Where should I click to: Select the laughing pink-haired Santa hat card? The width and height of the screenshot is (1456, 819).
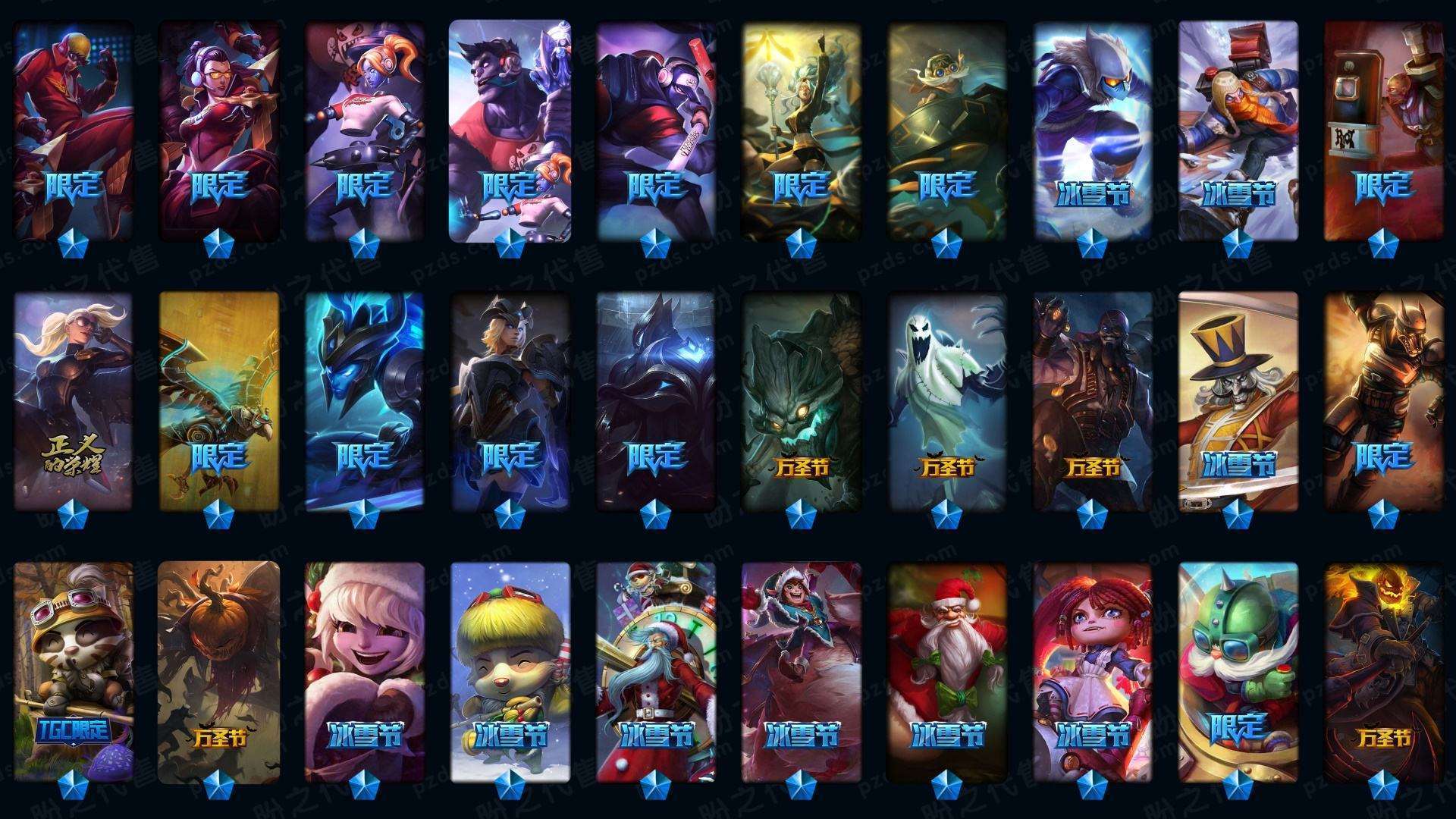(365, 671)
